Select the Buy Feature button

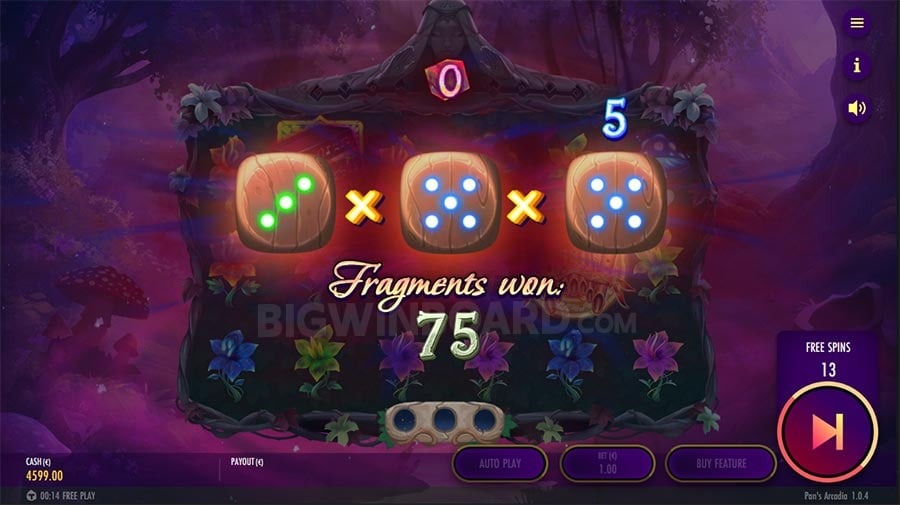point(722,463)
